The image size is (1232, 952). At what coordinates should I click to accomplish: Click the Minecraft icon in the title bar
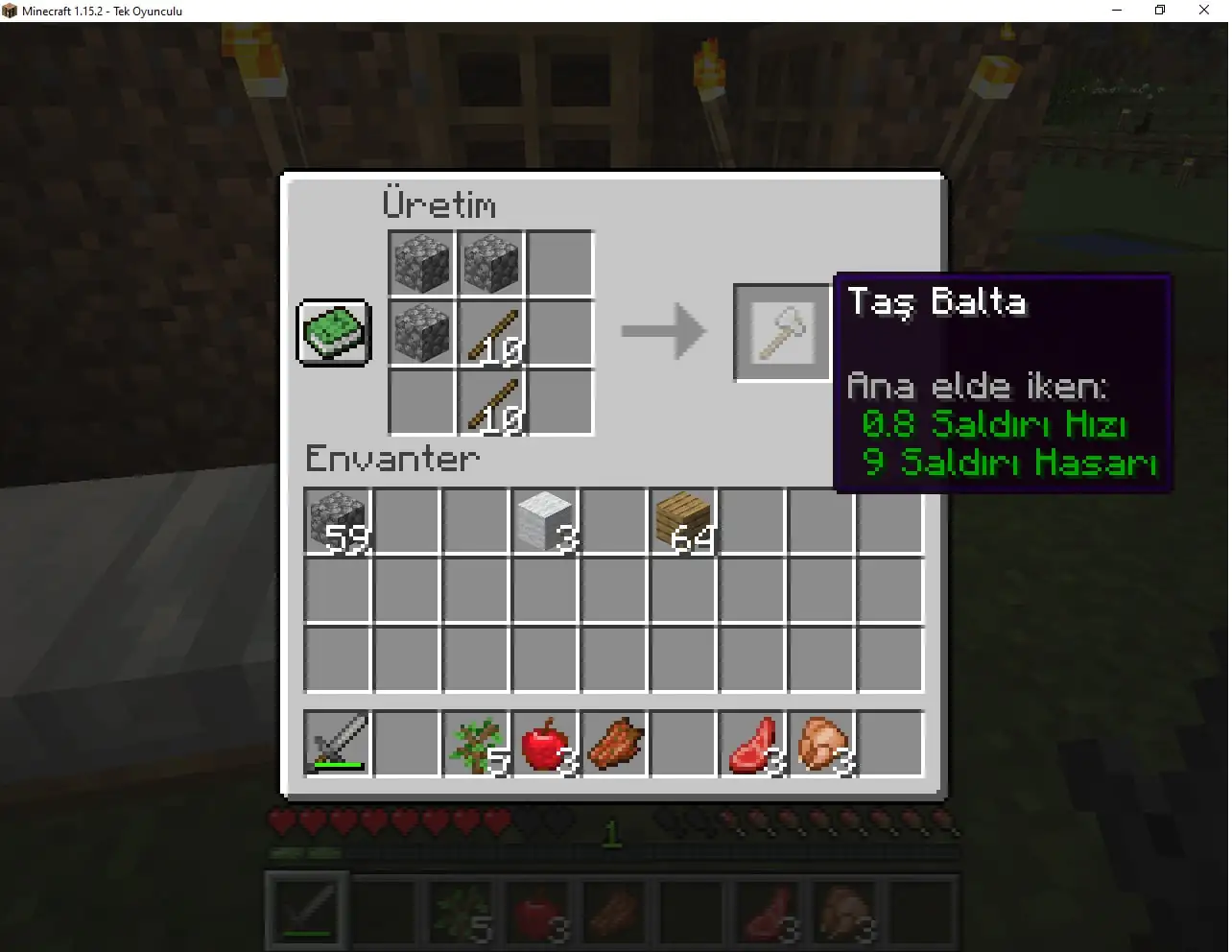(11, 11)
